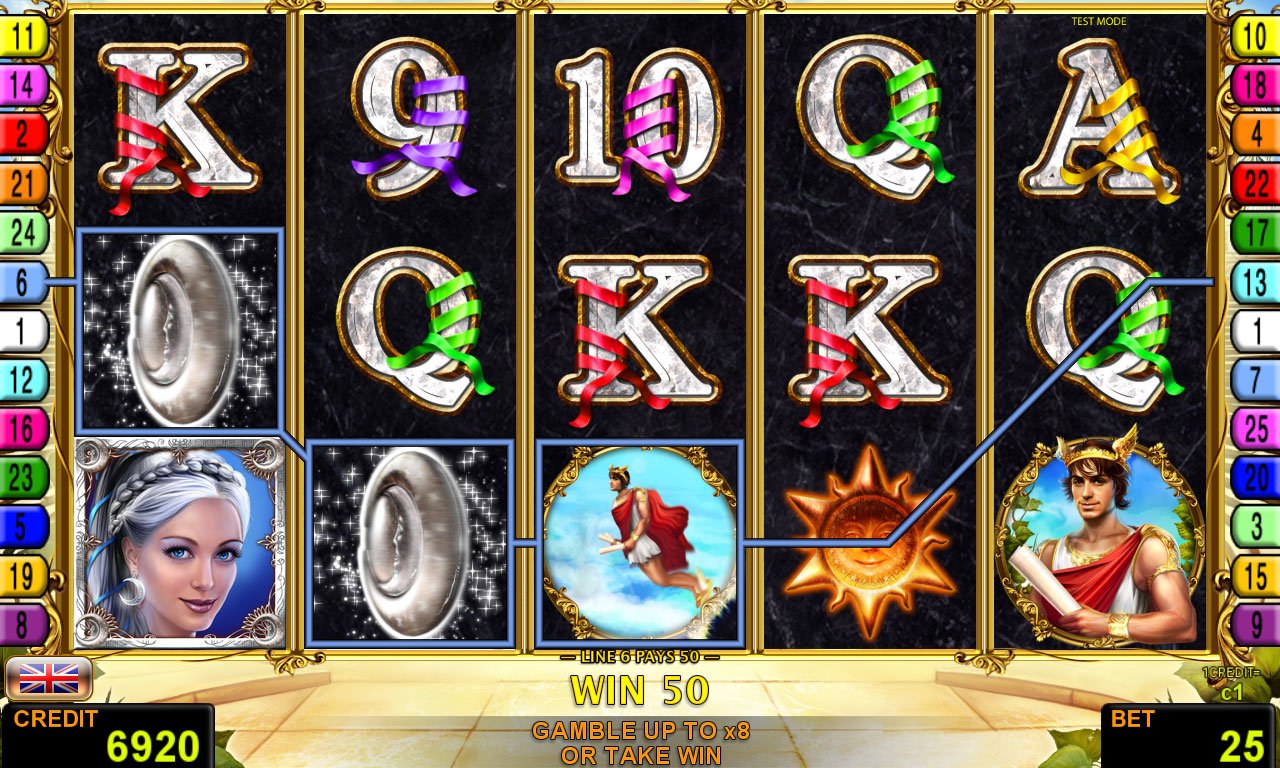The width and height of the screenshot is (1280, 768).
Task: Choose payline 18 marker
Action: coord(1255,85)
